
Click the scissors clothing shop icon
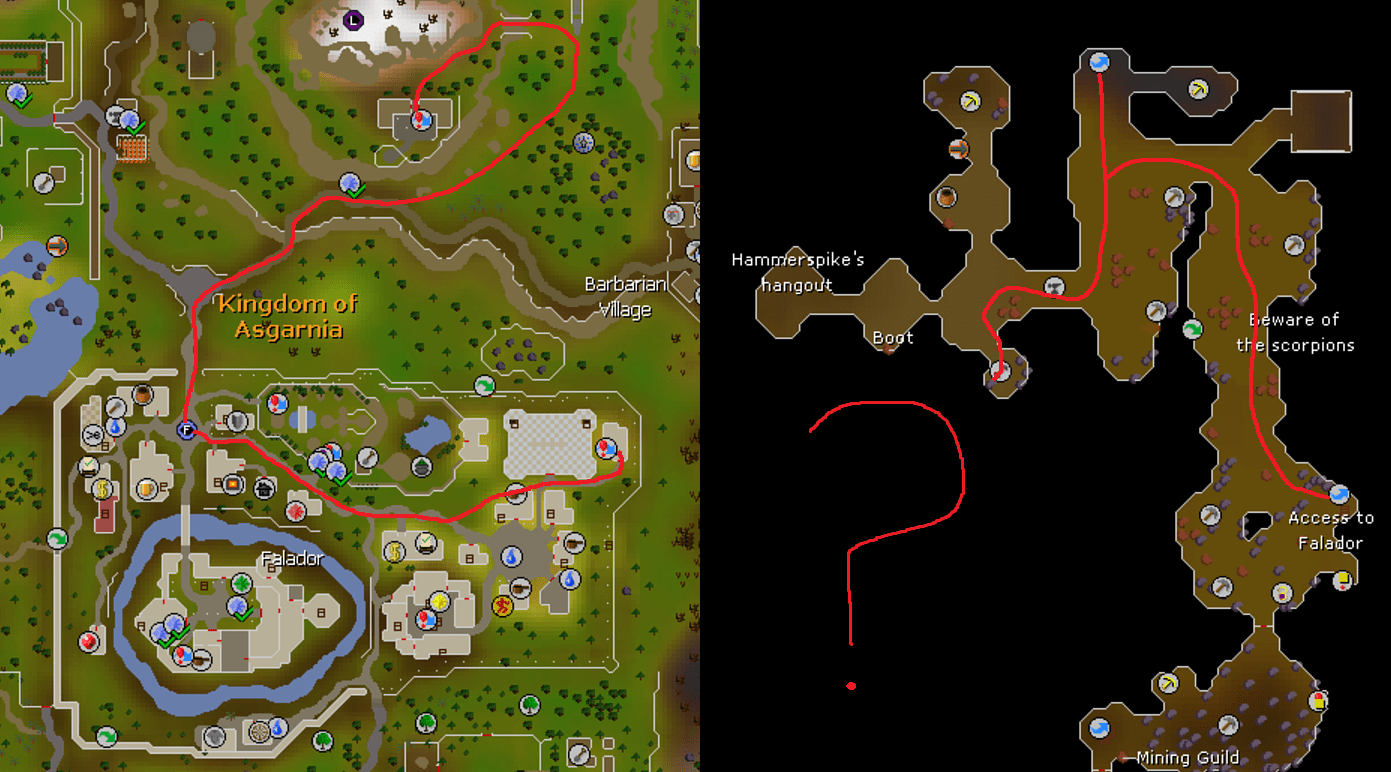(x=92, y=435)
